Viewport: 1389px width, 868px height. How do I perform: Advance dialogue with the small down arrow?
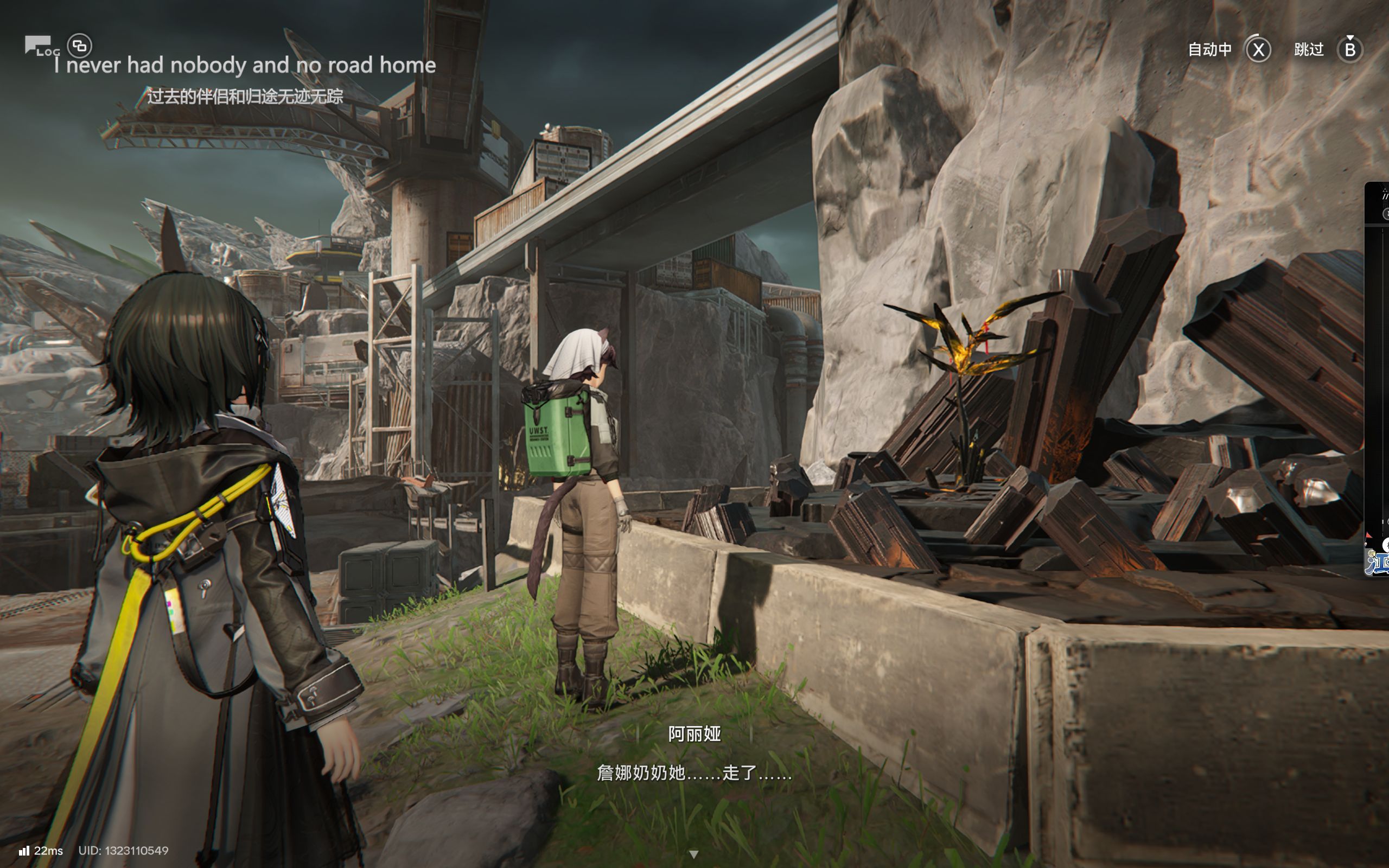coord(693,854)
